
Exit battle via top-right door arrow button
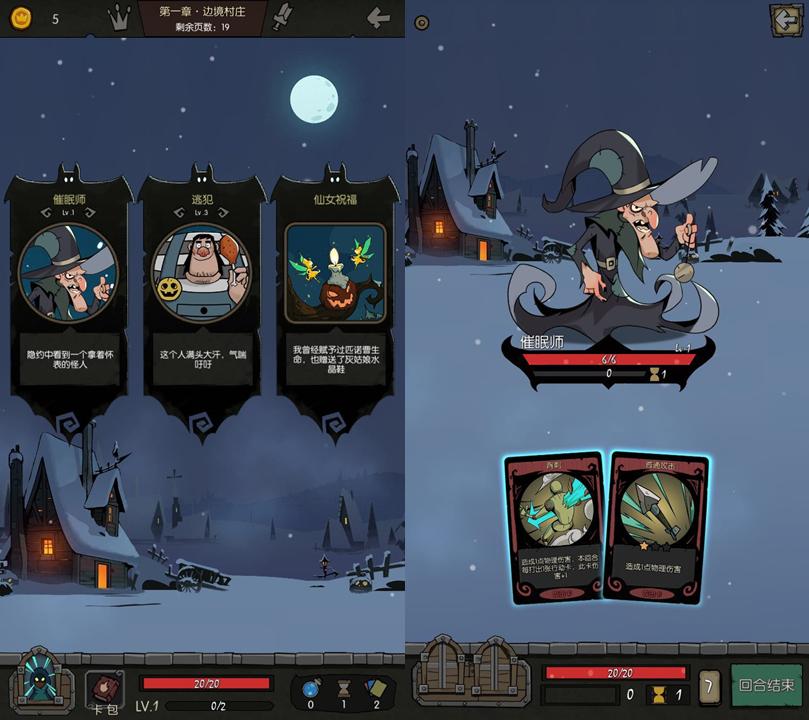pos(784,20)
